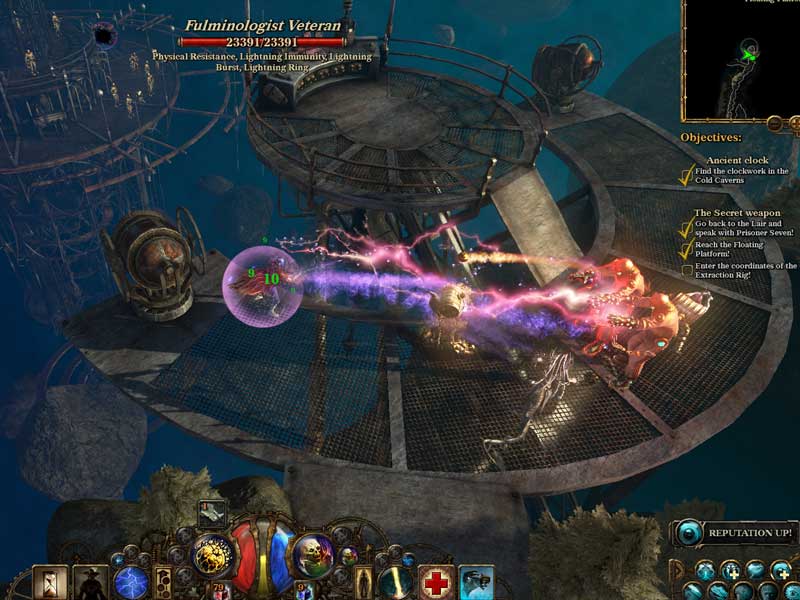Click the weapon swap icon above orb
Image resolution: width=800 pixels, height=600 pixels.
pos(212,512)
